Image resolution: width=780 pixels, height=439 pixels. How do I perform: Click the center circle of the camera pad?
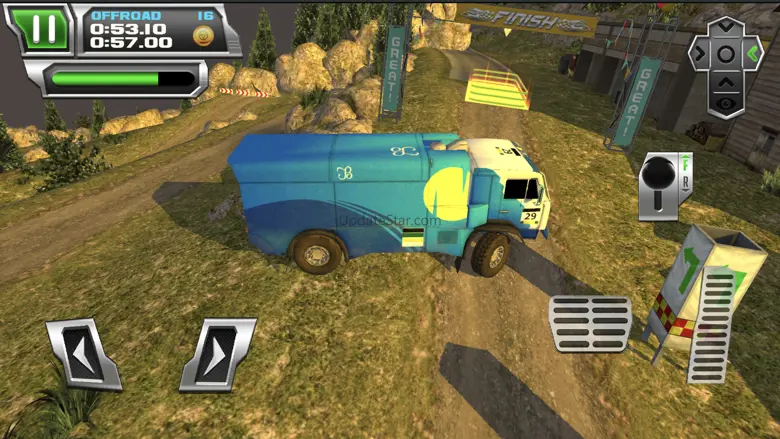pyautogui.click(x=726, y=54)
